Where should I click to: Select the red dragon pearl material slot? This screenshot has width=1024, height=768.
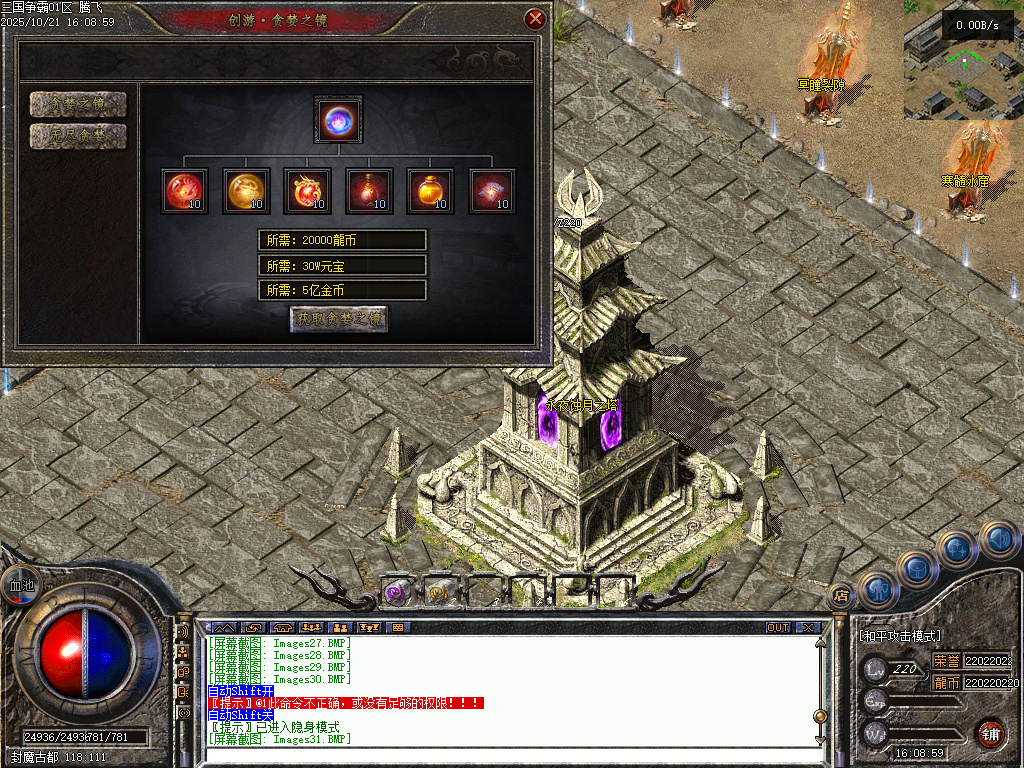coord(307,191)
